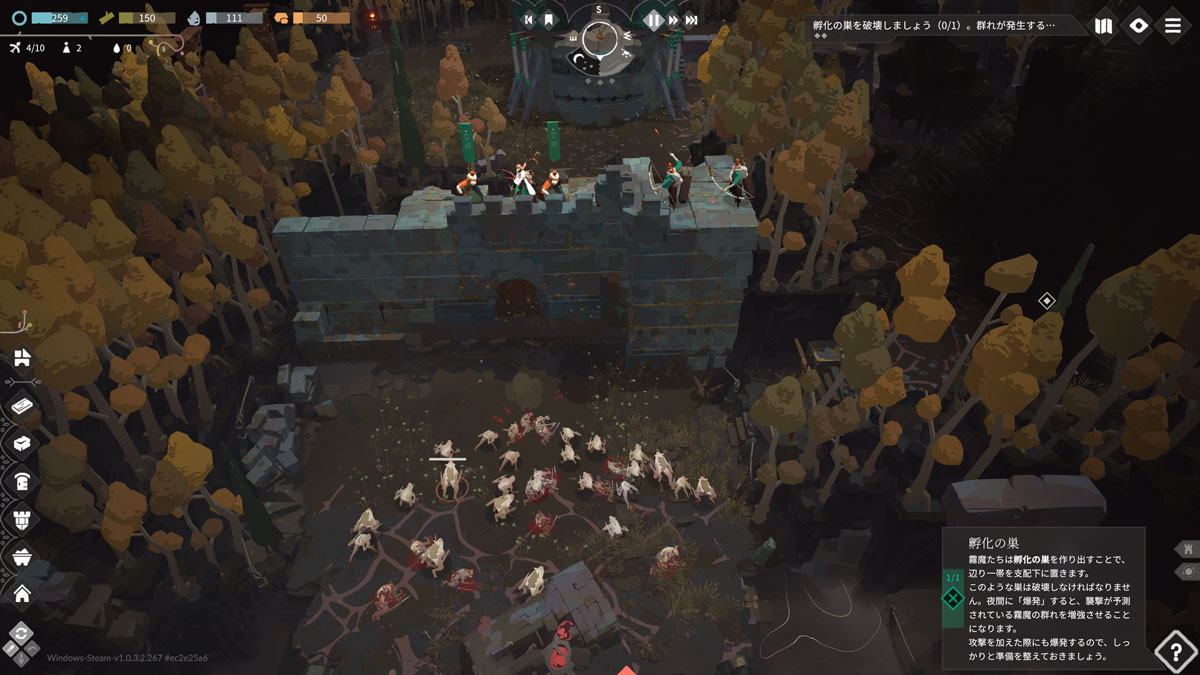Click the day-night compass dial
Viewport: 1200px width, 675px height.
[x=599, y=39]
